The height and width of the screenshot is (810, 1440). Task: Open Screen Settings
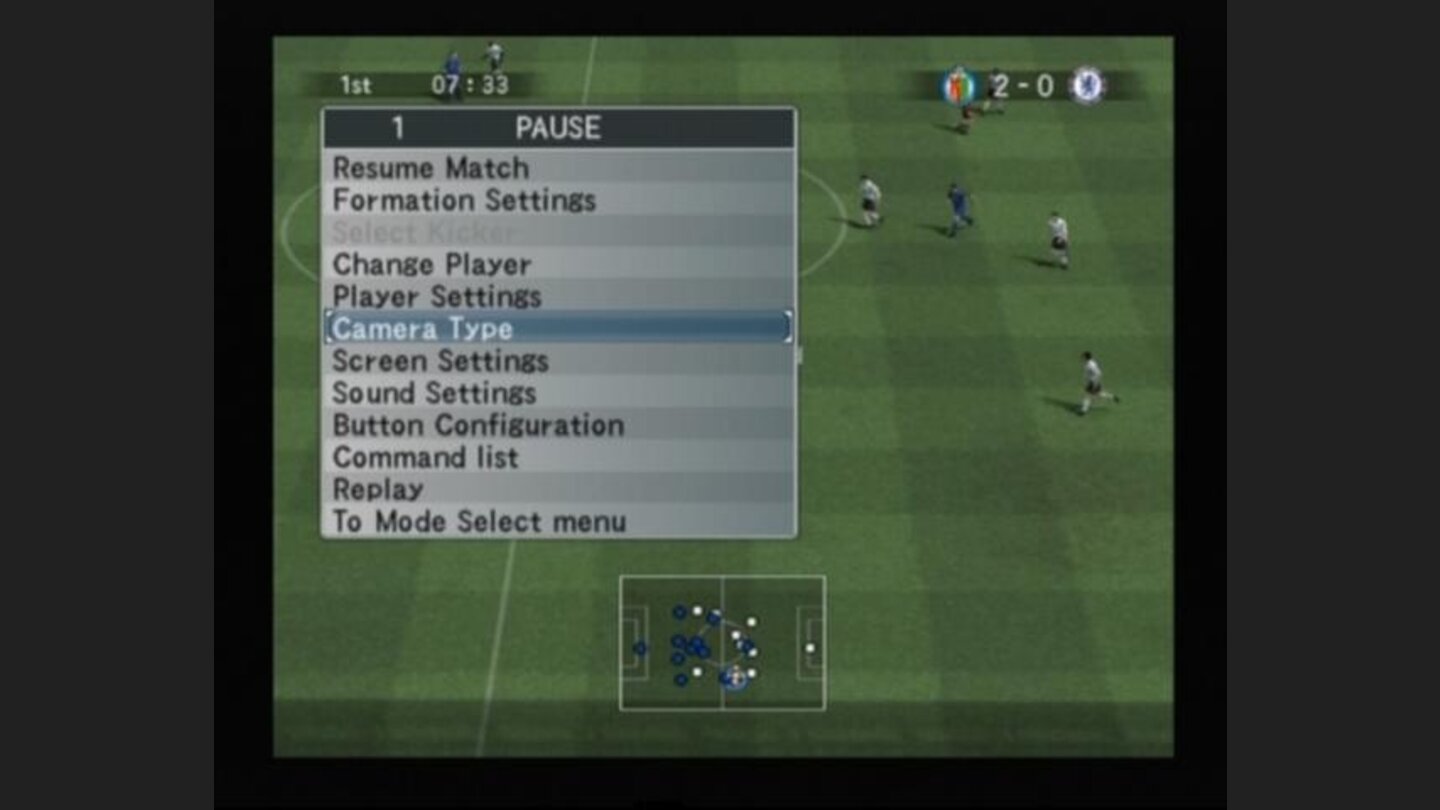pyautogui.click(x=441, y=361)
